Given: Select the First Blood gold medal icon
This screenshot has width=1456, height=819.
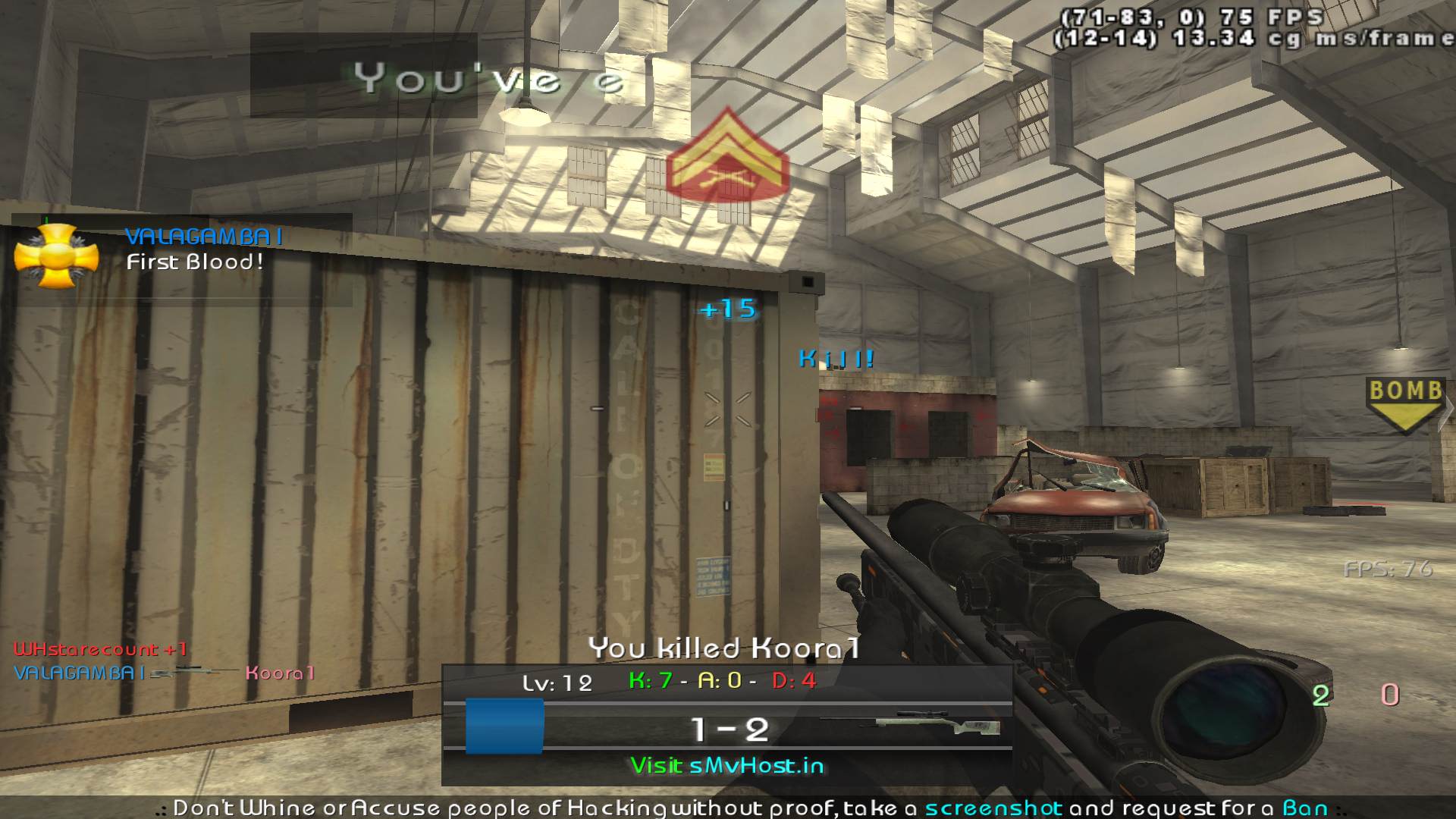Looking at the screenshot, I should 56,256.
